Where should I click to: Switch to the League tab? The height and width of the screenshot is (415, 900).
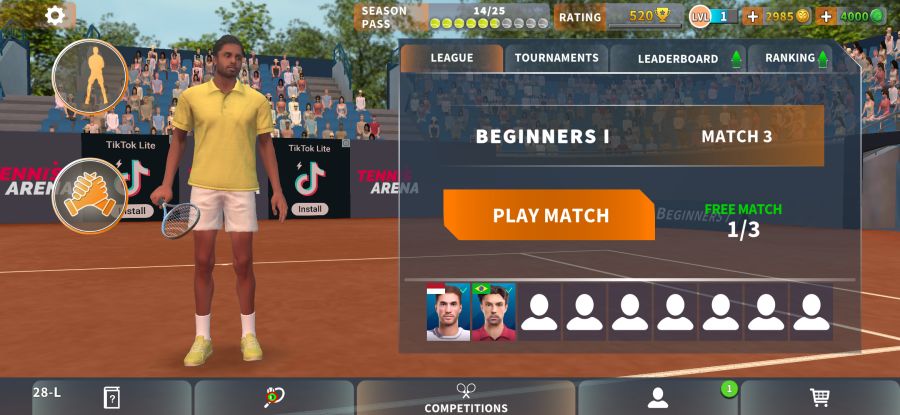pyautogui.click(x=451, y=58)
